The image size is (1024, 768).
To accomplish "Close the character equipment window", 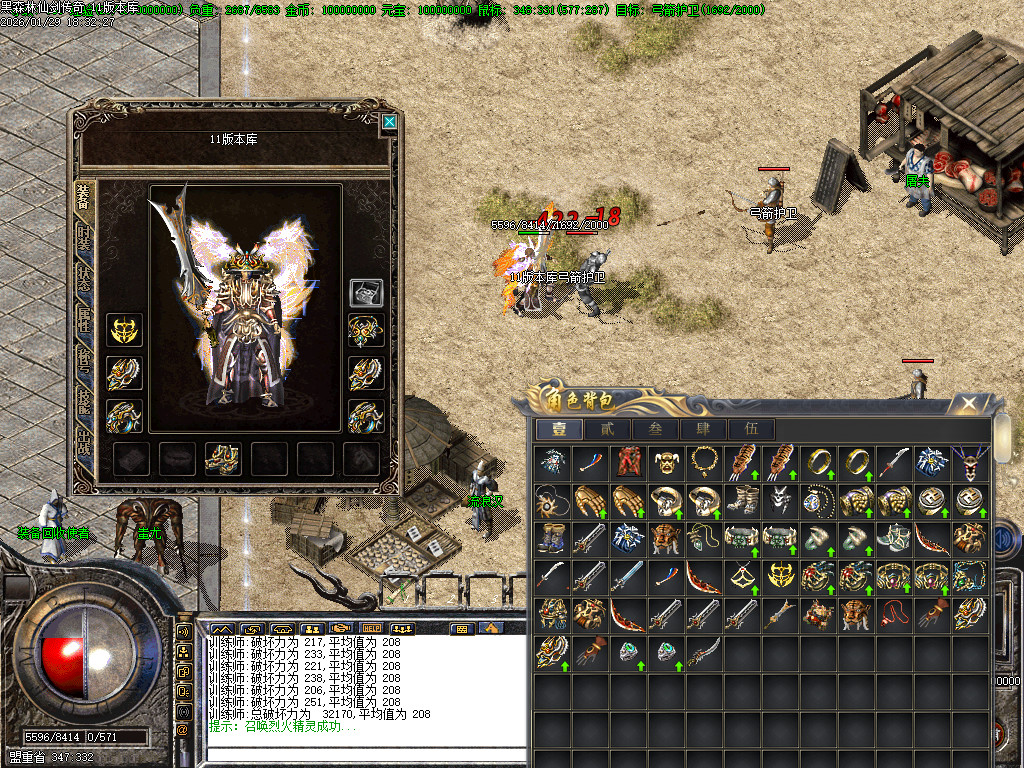I will 389,123.
